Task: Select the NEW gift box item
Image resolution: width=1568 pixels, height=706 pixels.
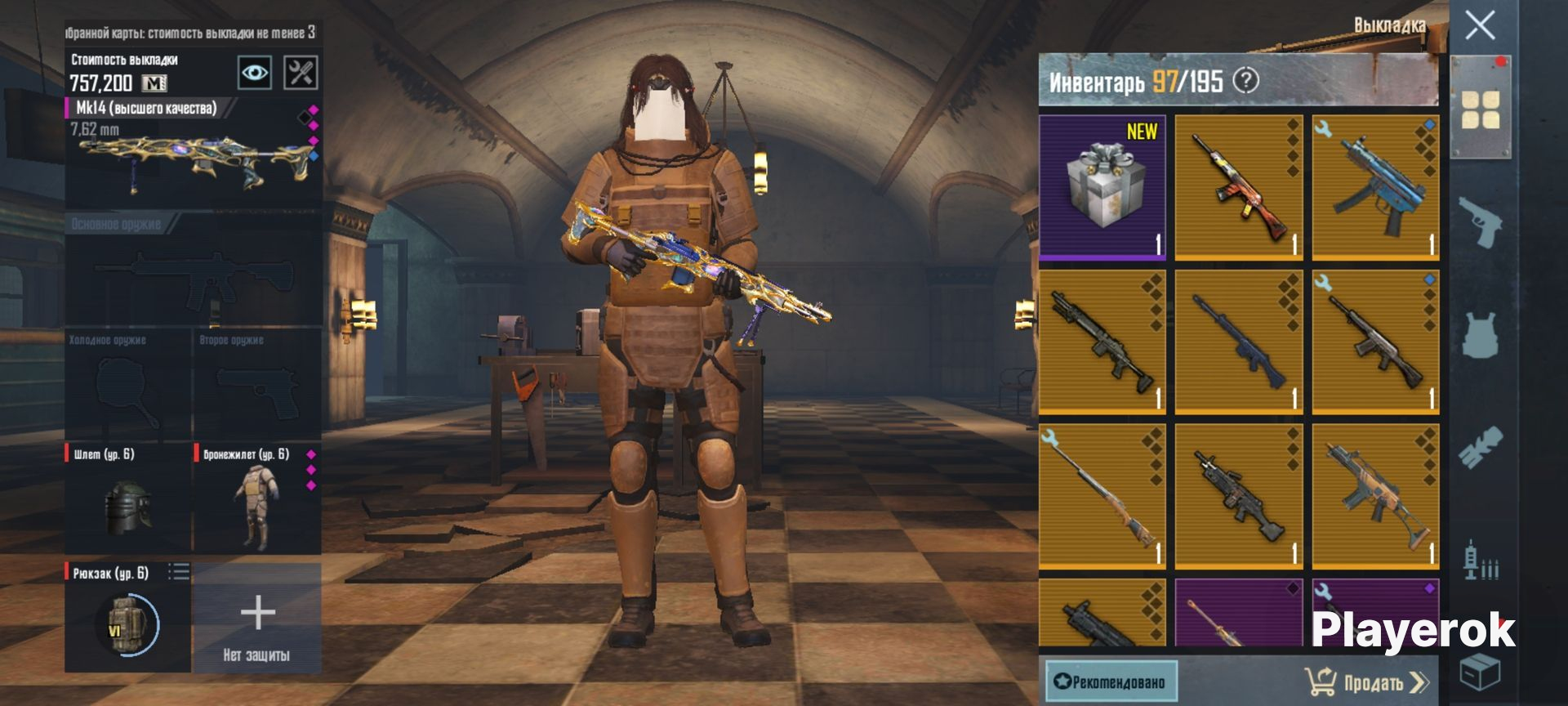Action: [x=1102, y=188]
